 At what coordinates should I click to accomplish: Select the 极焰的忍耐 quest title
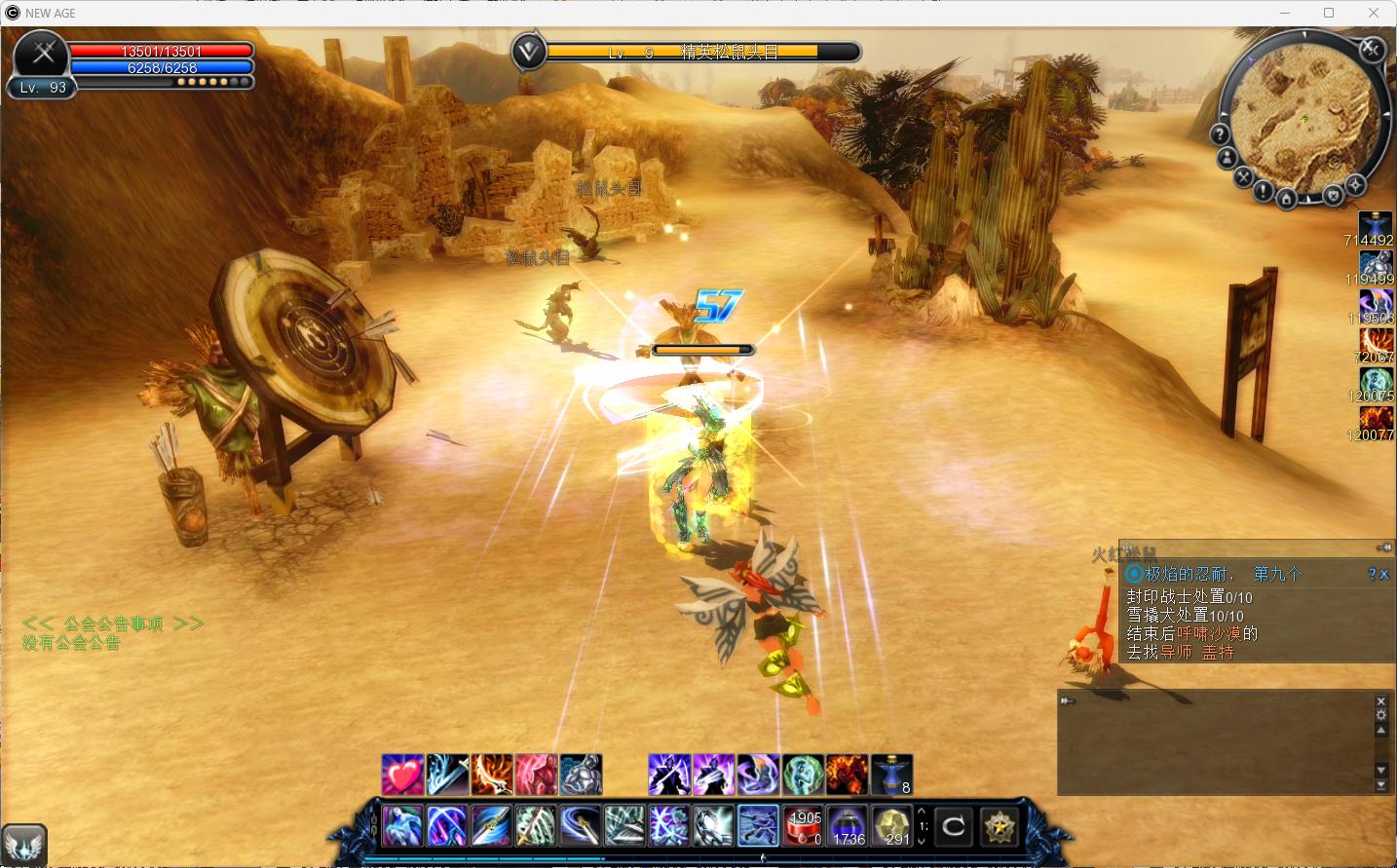tap(1190, 575)
